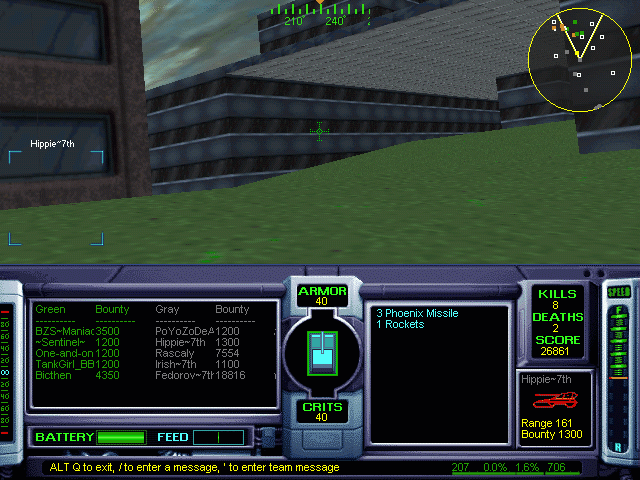The image size is (640, 480).
Task: Click the tank armor damage diagram
Action: pos(320,351)
